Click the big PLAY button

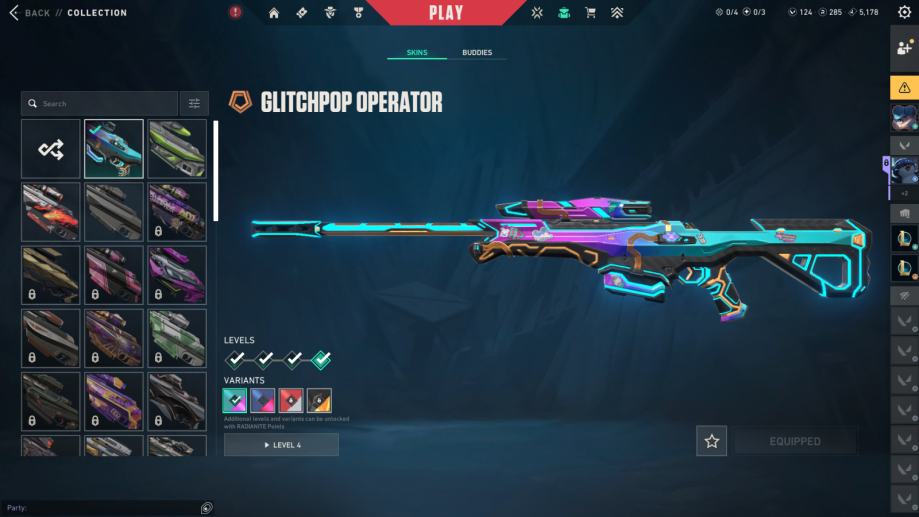point(446,13)
